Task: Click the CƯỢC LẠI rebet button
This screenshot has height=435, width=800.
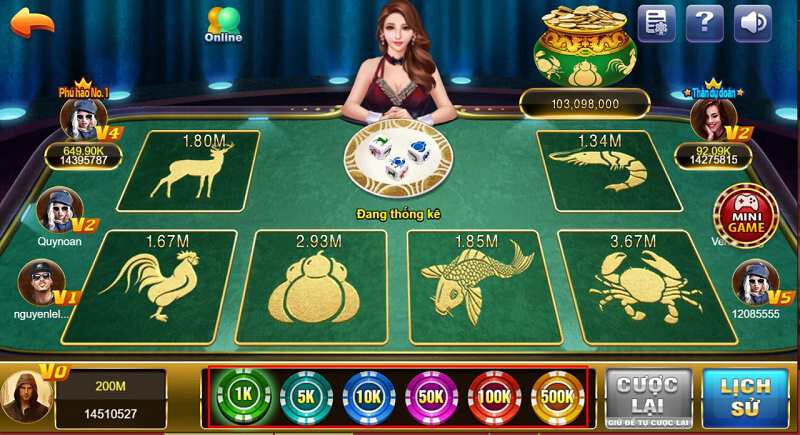Action: [647, 397]
